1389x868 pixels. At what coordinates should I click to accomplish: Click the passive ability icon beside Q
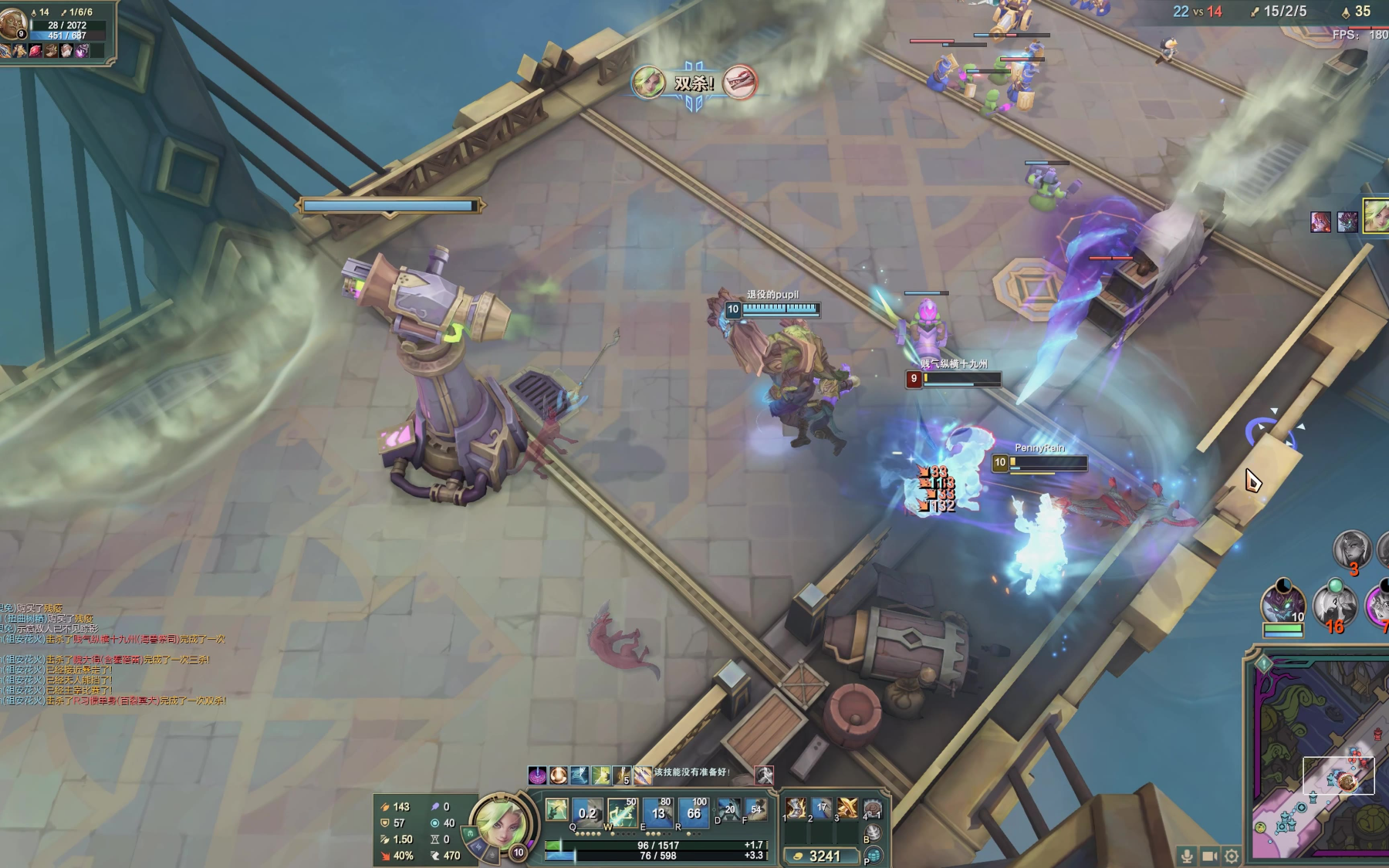click(556, 809)
